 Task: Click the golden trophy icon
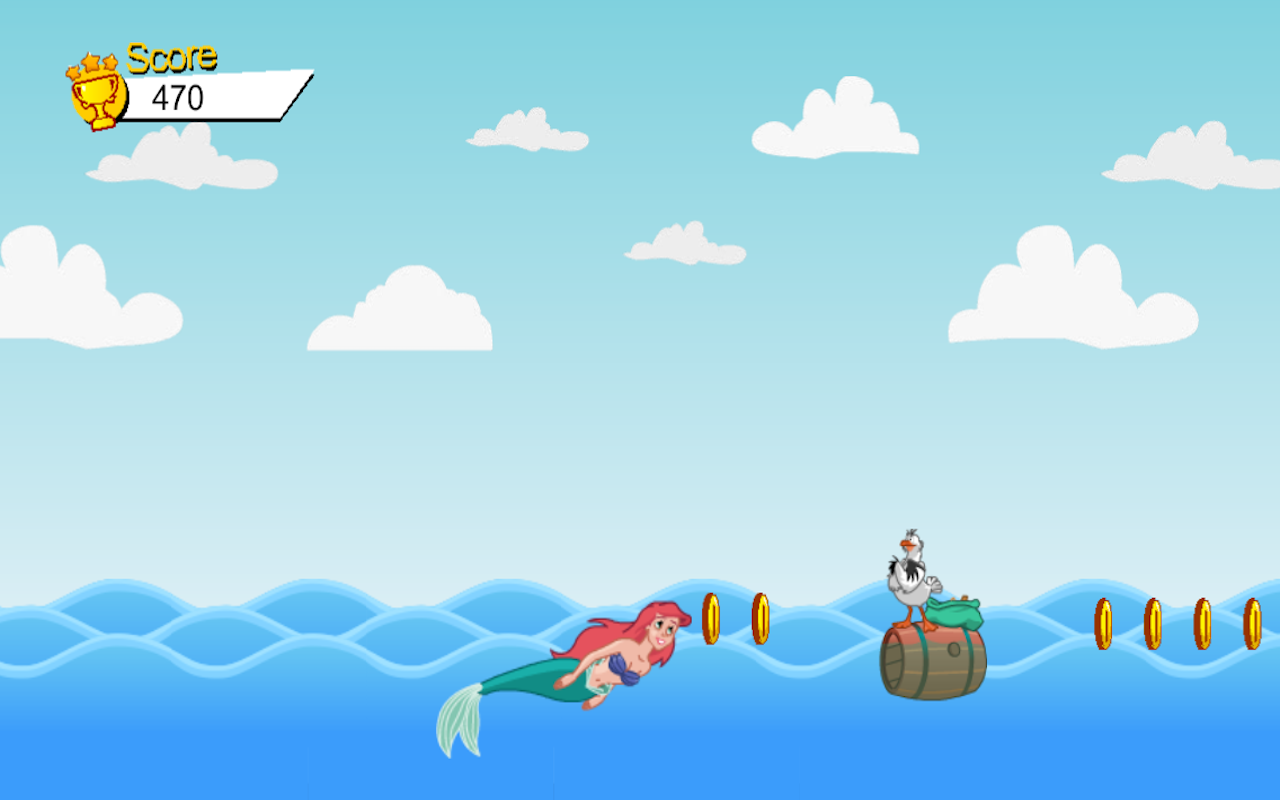tap(95, 92)
